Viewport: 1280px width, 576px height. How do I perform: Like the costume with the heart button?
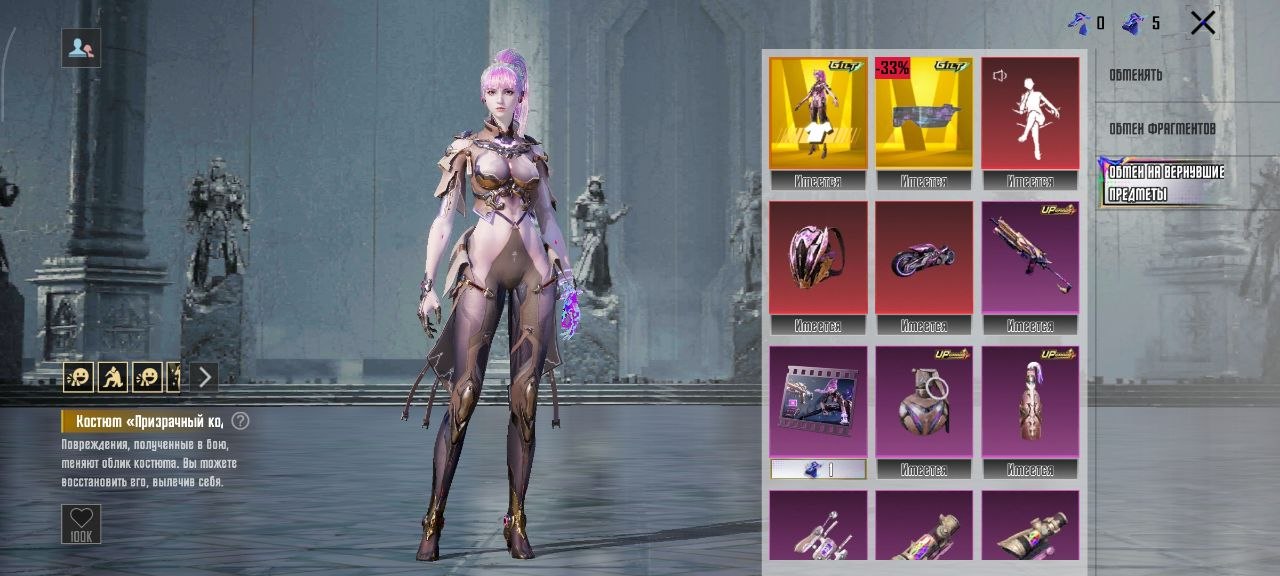coord(81,524)
